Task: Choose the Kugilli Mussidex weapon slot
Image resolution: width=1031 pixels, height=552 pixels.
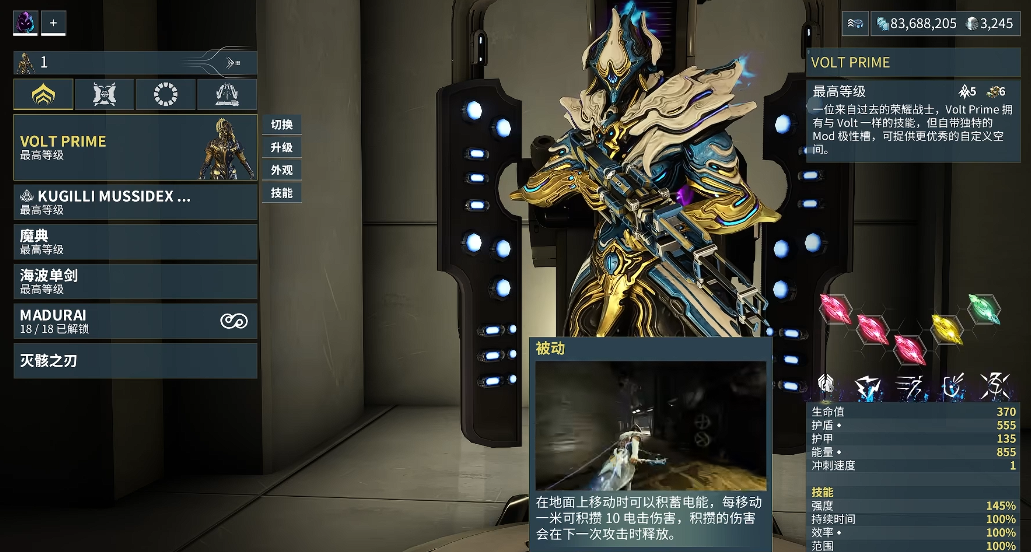Action: coord(135,202)
